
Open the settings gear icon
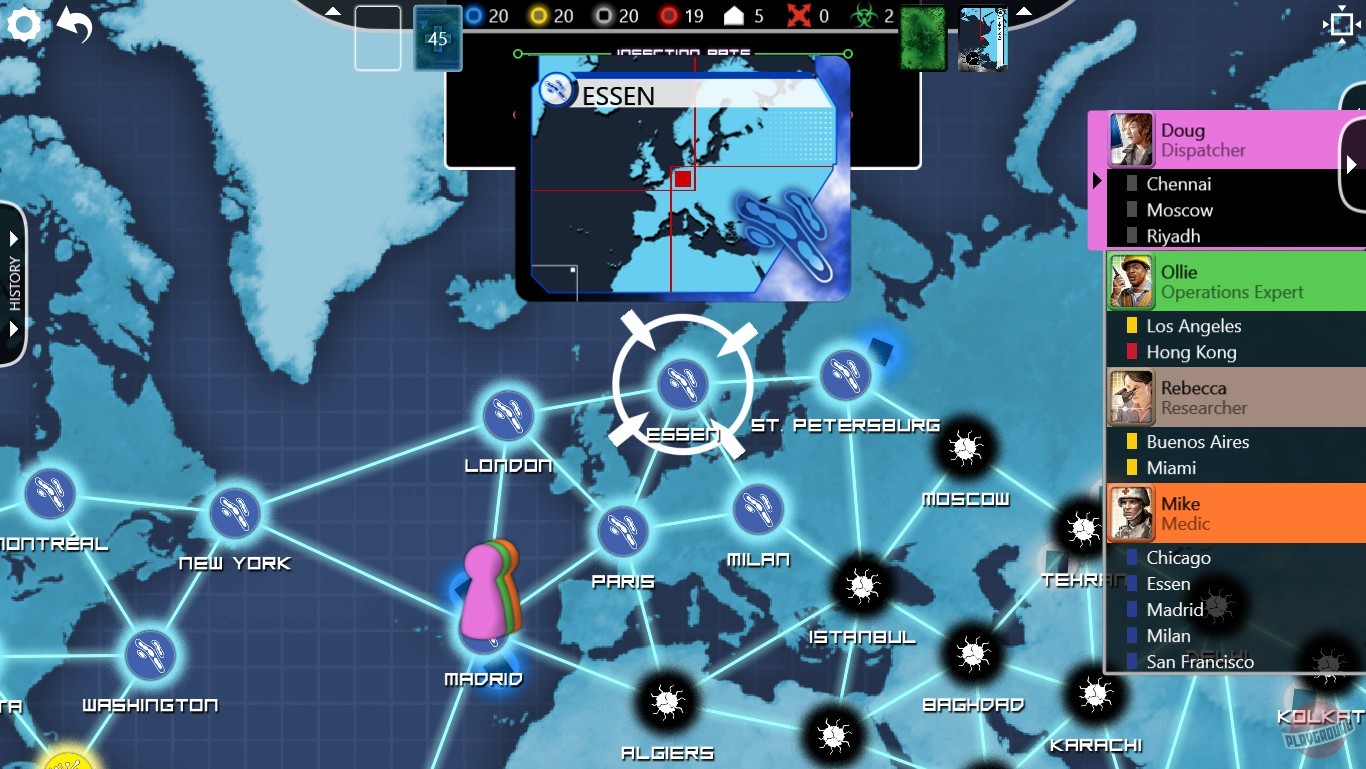[x=23, y=24]
